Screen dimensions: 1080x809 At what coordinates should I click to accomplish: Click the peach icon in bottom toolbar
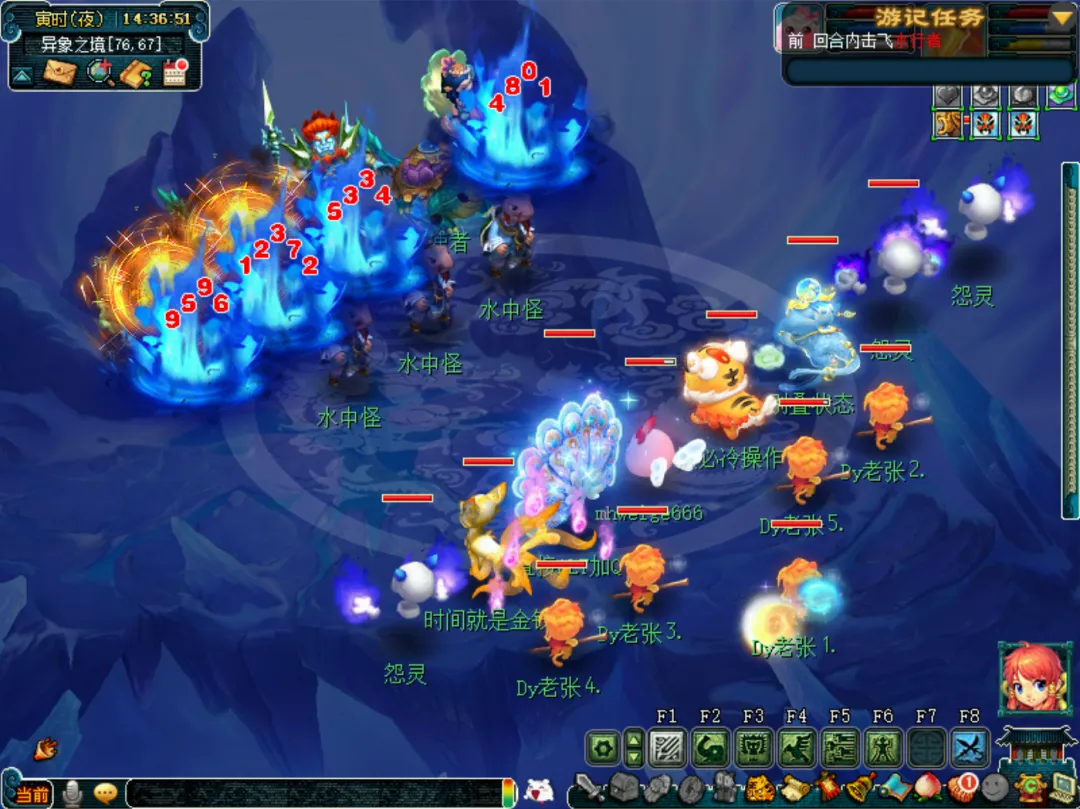point(927,789)
